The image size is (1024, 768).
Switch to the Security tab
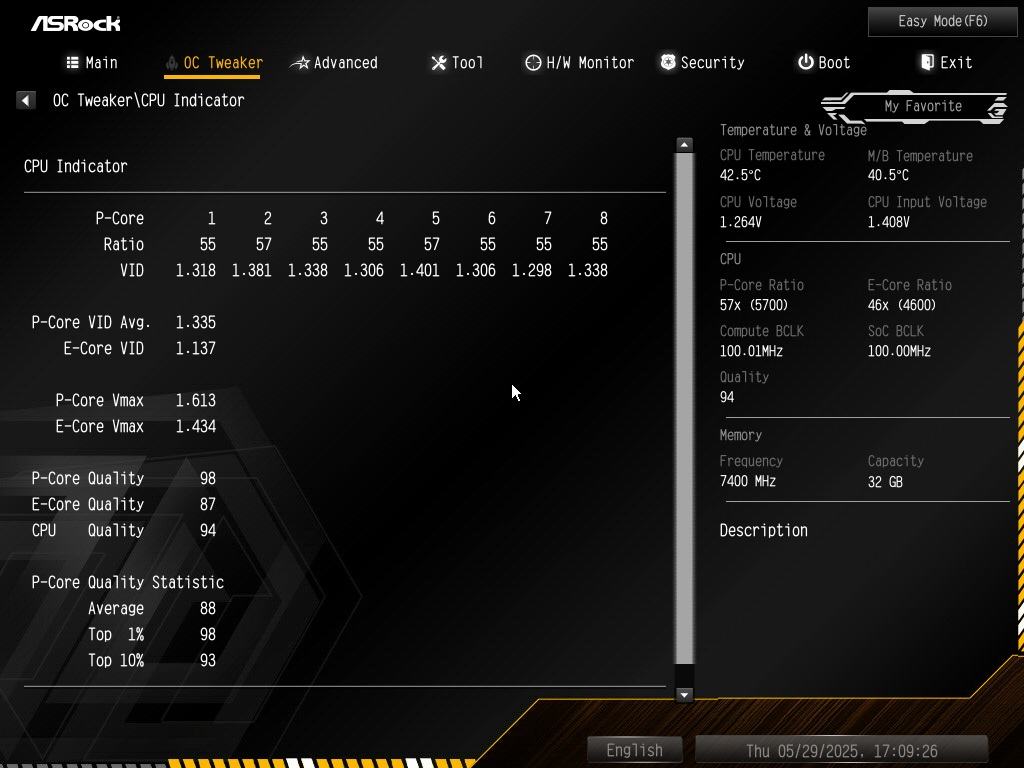[x=702, y=62]
